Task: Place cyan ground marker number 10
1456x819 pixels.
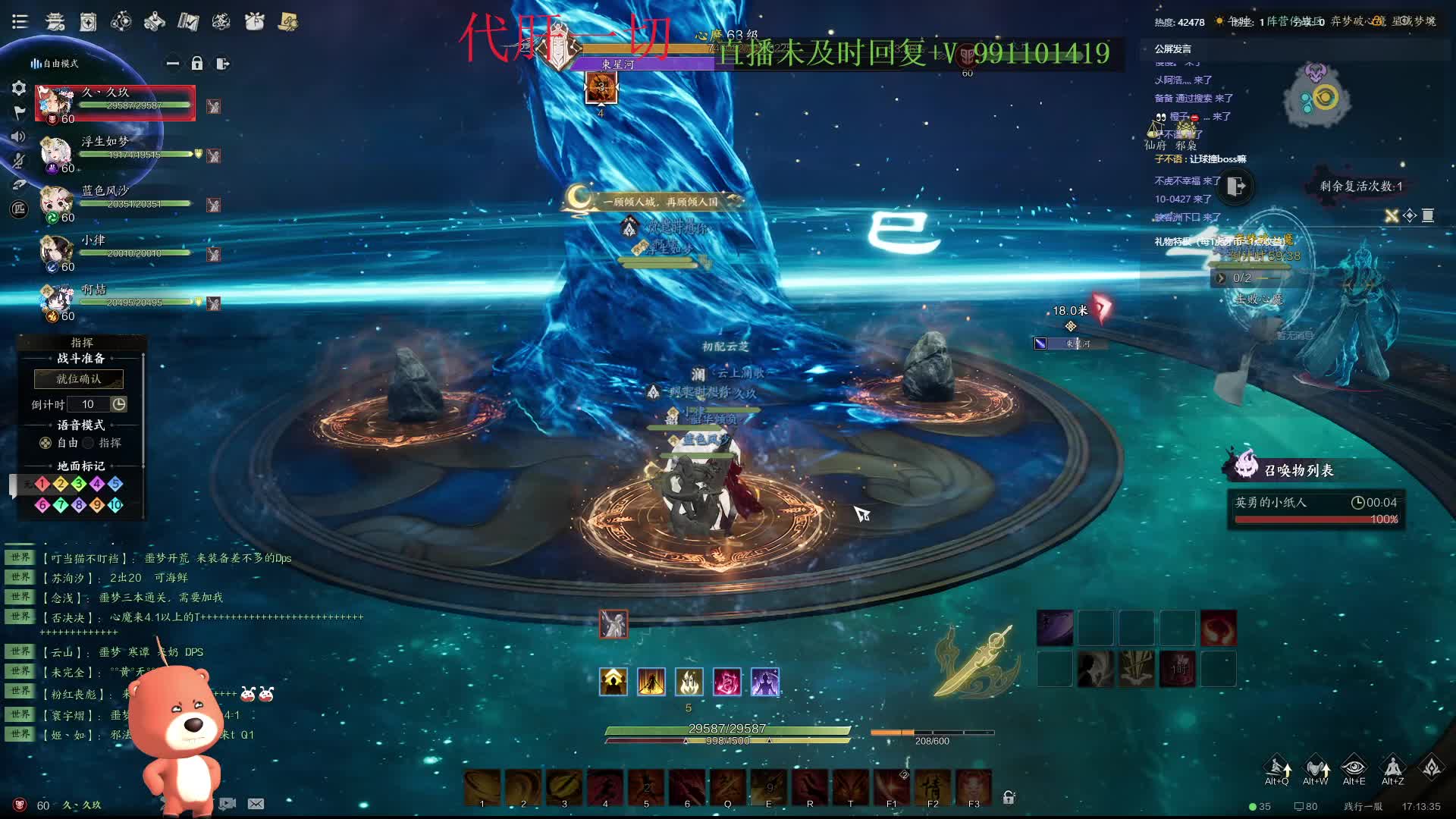Action: (115, 505)
